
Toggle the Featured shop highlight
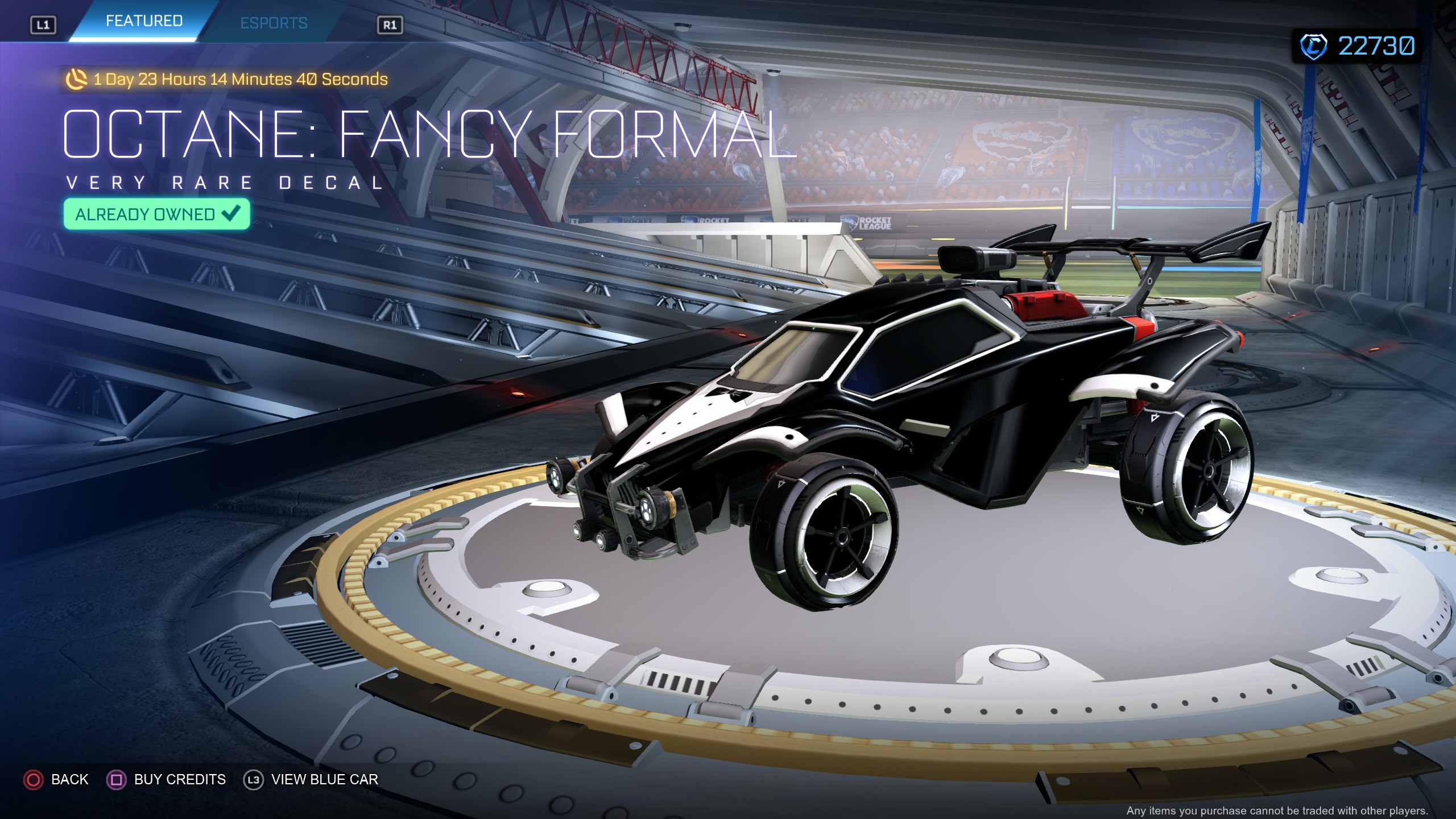click(x=143, y=21)
